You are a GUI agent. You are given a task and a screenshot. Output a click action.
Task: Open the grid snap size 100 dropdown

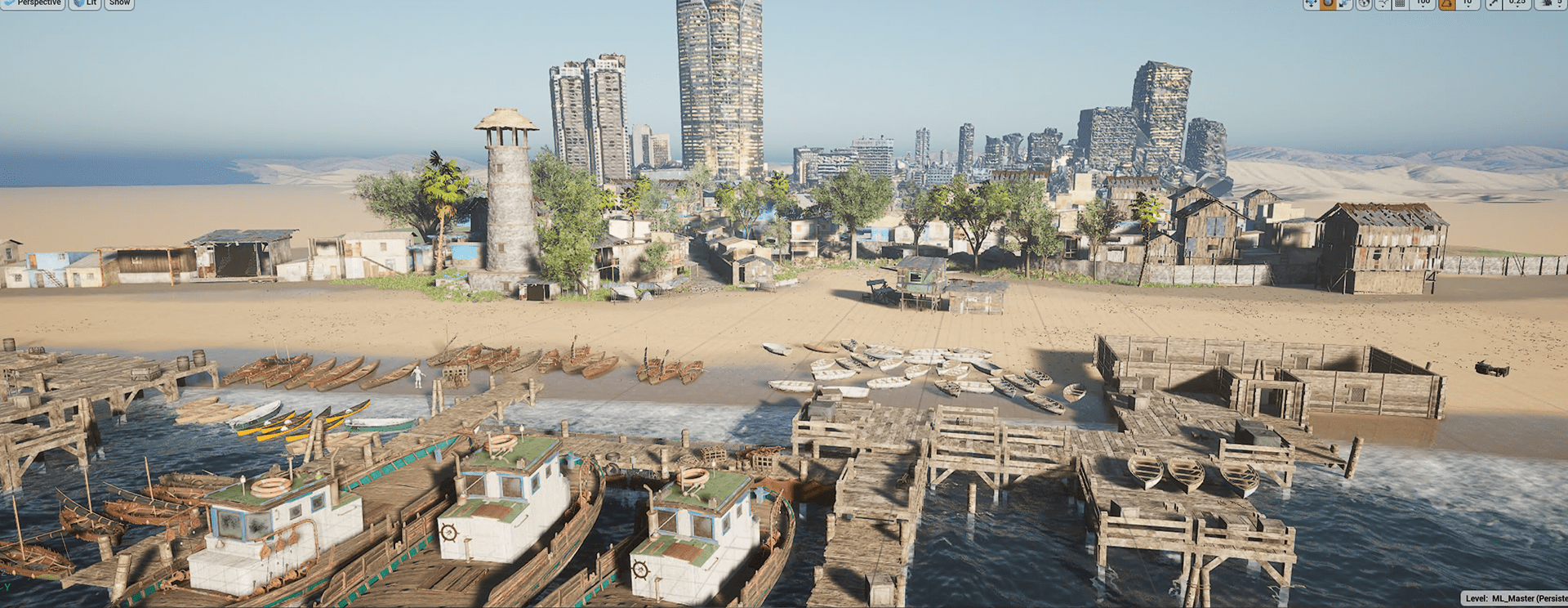(x=1423, y=3)
